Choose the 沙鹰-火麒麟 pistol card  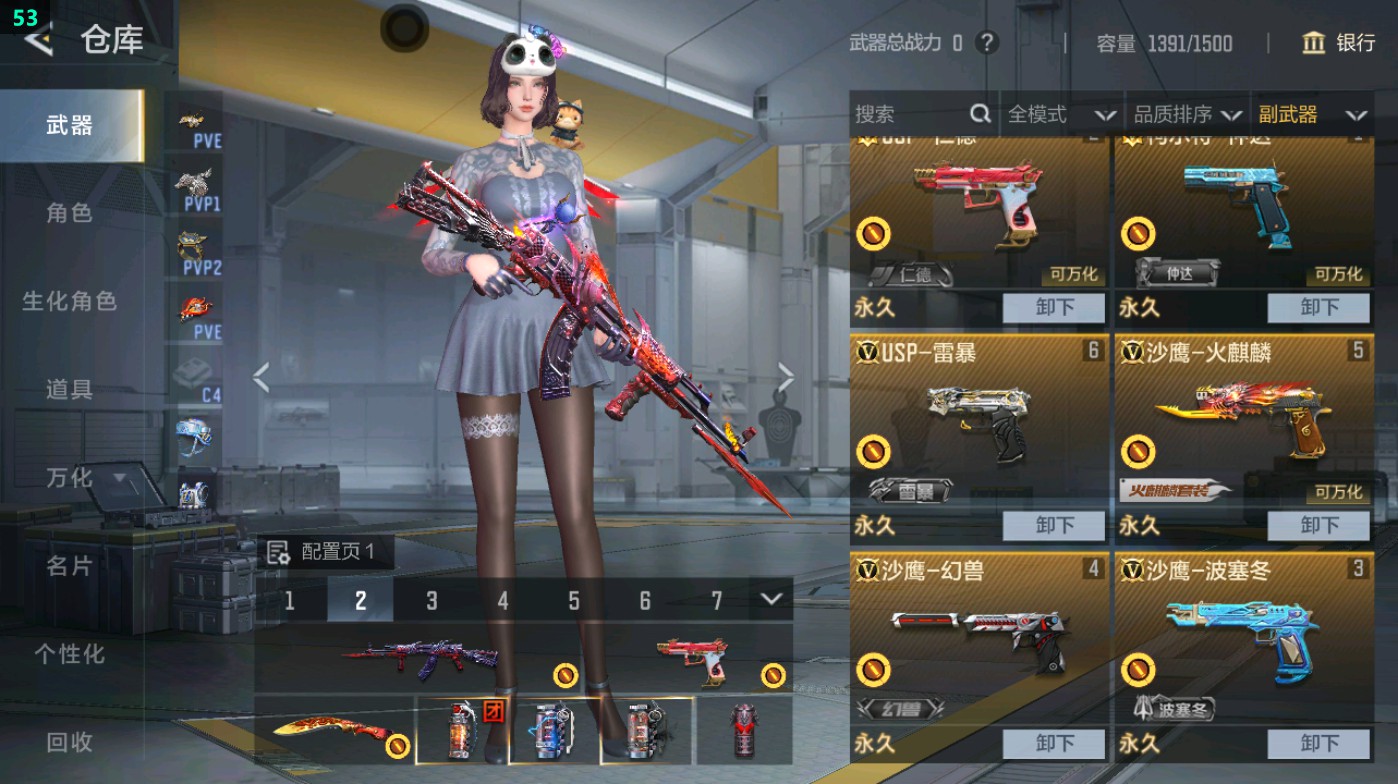pos(1243,420)
